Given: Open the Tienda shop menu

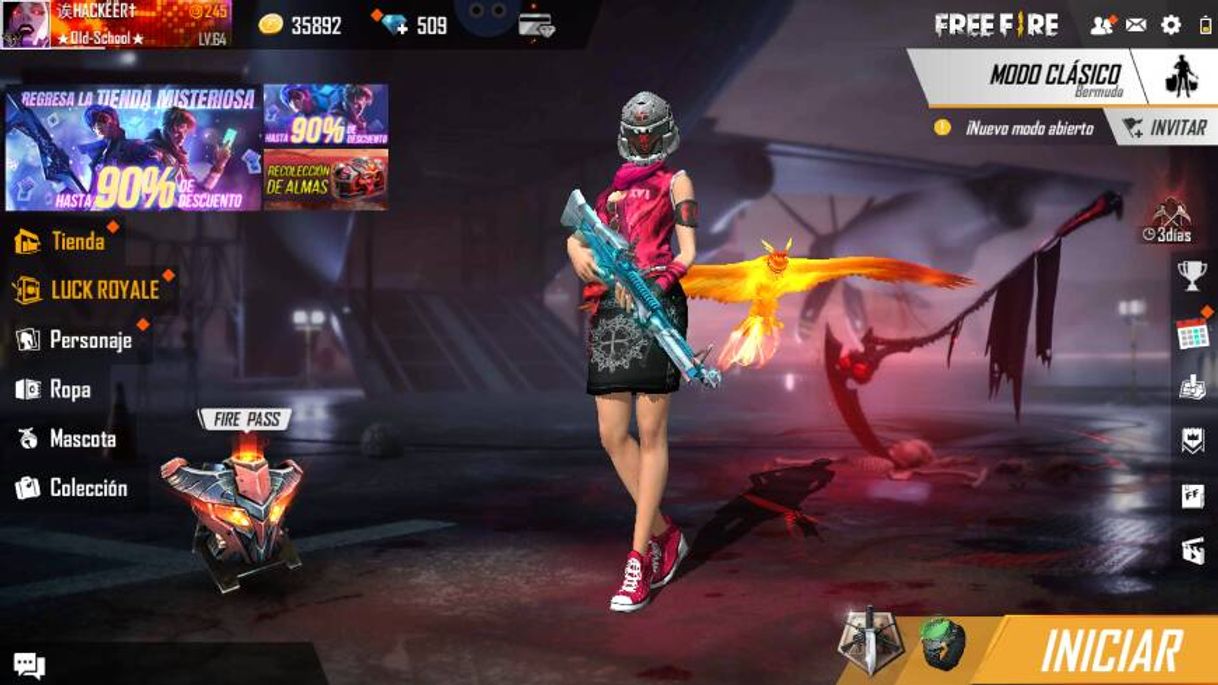Looking at the screenshot, I should [x=62, y=241].
